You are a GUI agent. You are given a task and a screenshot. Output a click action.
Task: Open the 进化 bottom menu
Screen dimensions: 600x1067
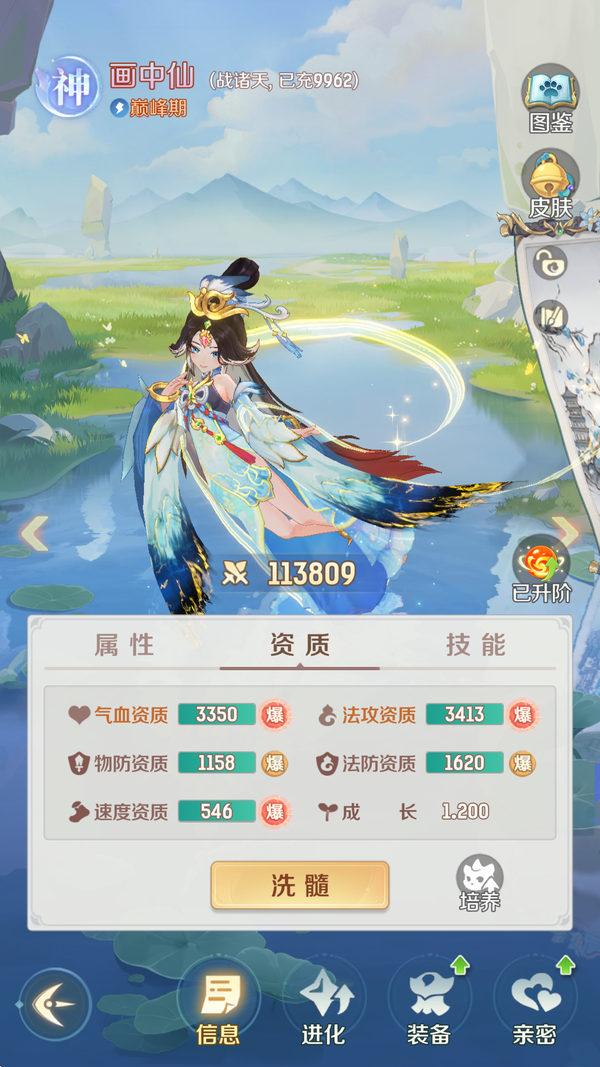(323, 1005)
